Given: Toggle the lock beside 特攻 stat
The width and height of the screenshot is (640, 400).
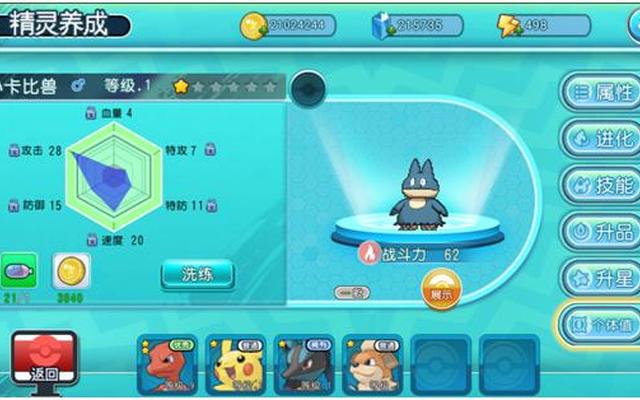Looking at the screenshot, I should coord(211,150).
